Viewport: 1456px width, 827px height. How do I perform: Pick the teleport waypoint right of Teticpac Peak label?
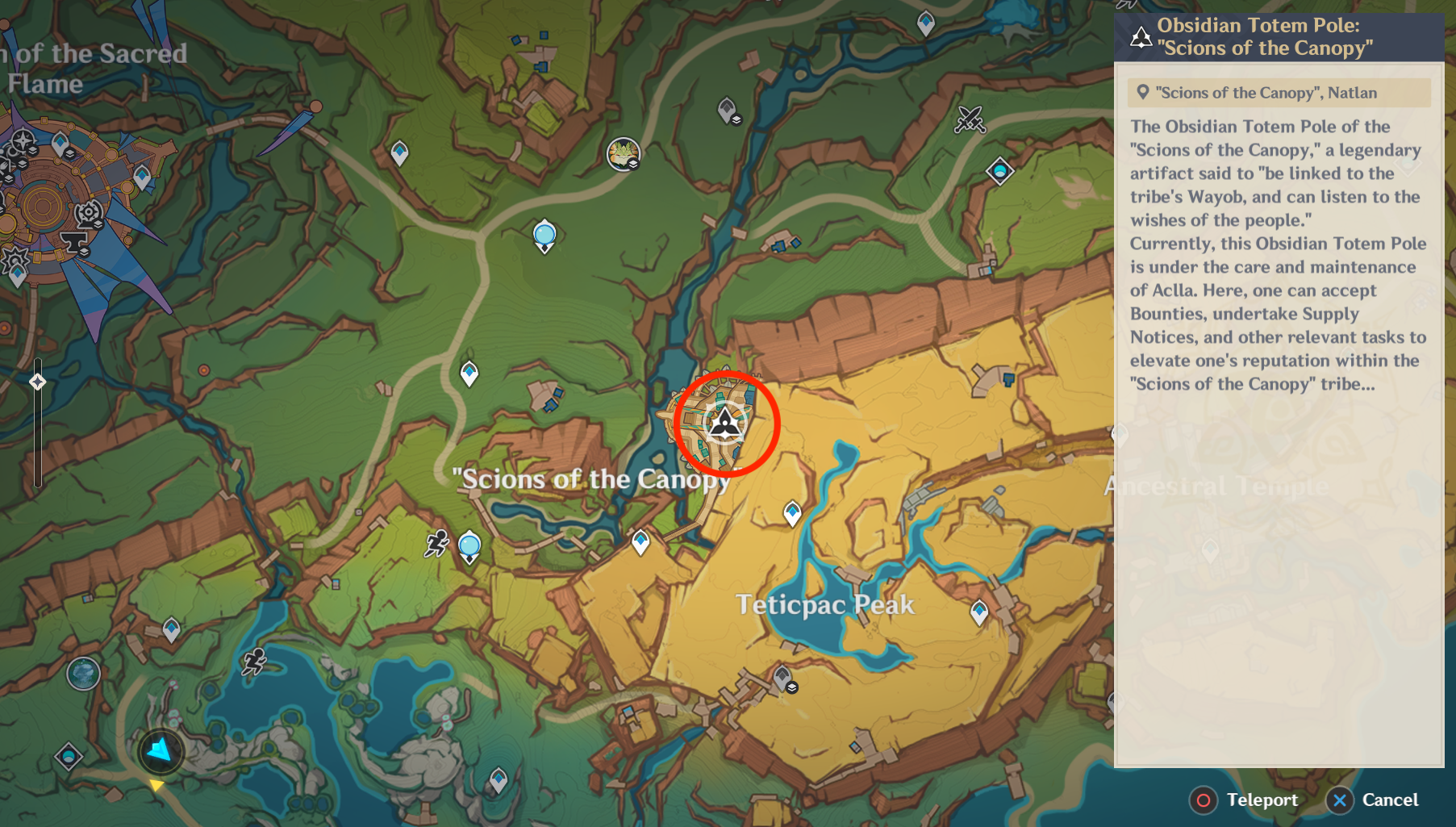click(x=979, y=612)
